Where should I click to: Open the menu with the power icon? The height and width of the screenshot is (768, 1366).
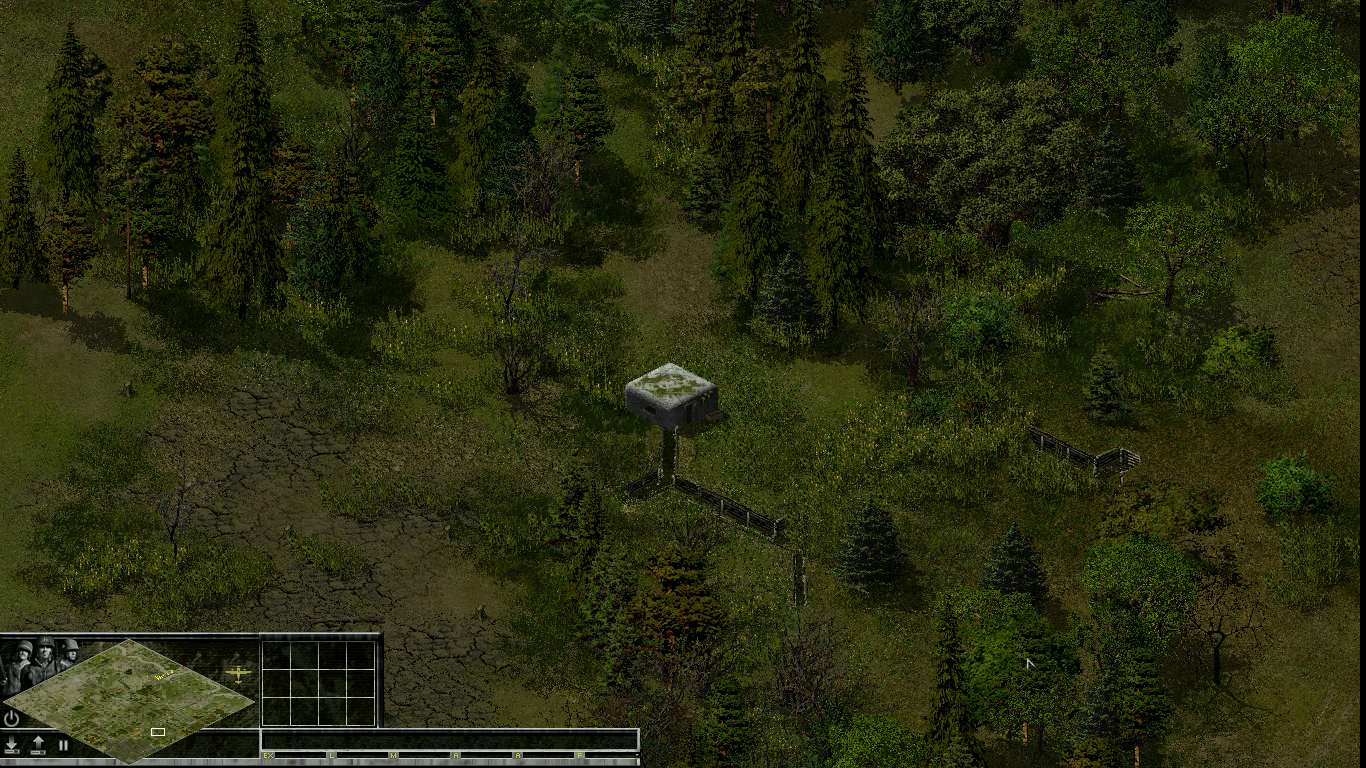click(11, 718)
